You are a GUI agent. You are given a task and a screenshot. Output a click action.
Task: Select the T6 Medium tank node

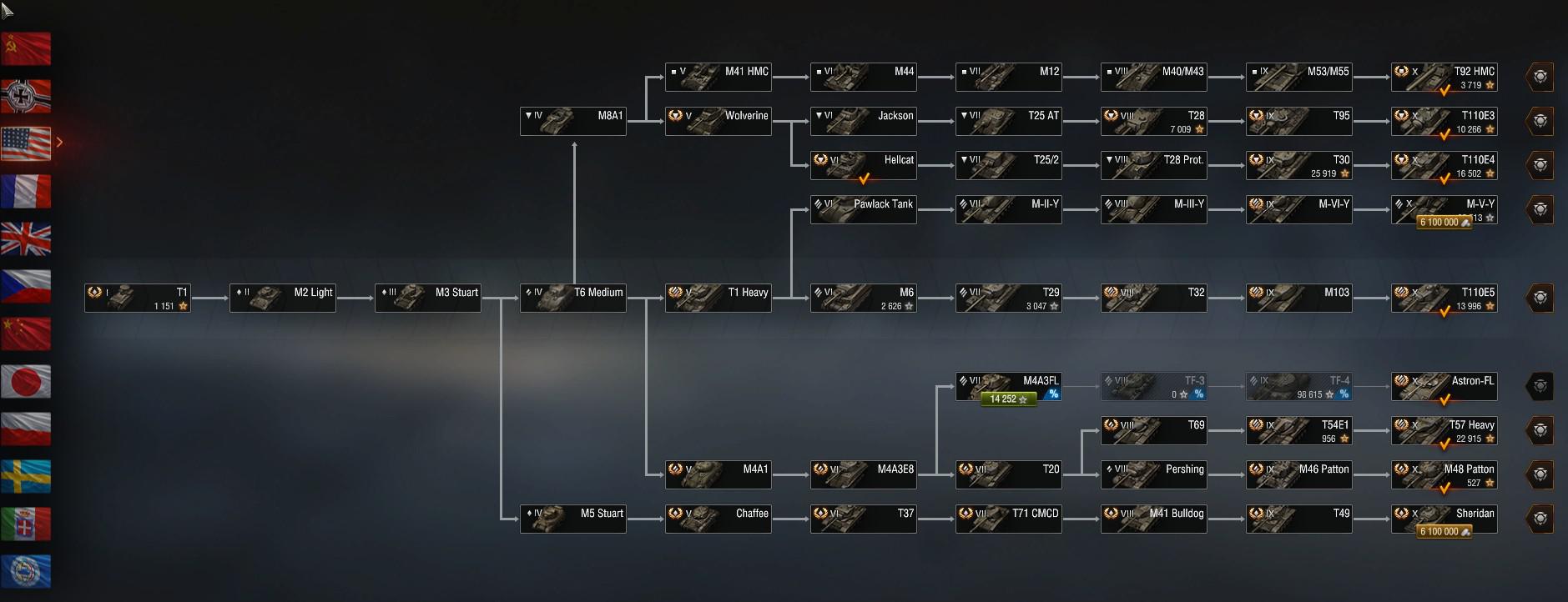[573, 298]
